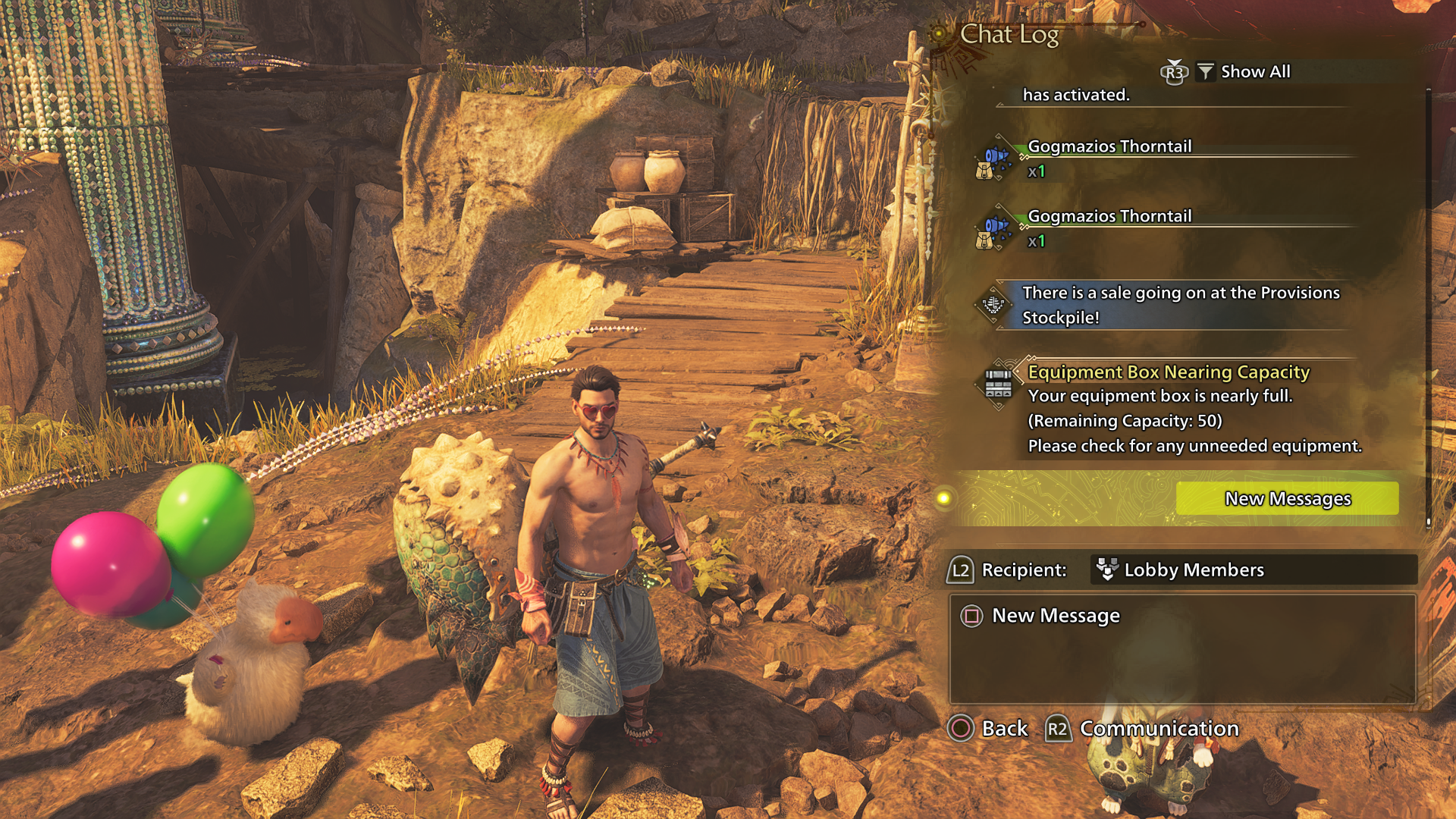Go Back from the chat log

pos(988,728)
